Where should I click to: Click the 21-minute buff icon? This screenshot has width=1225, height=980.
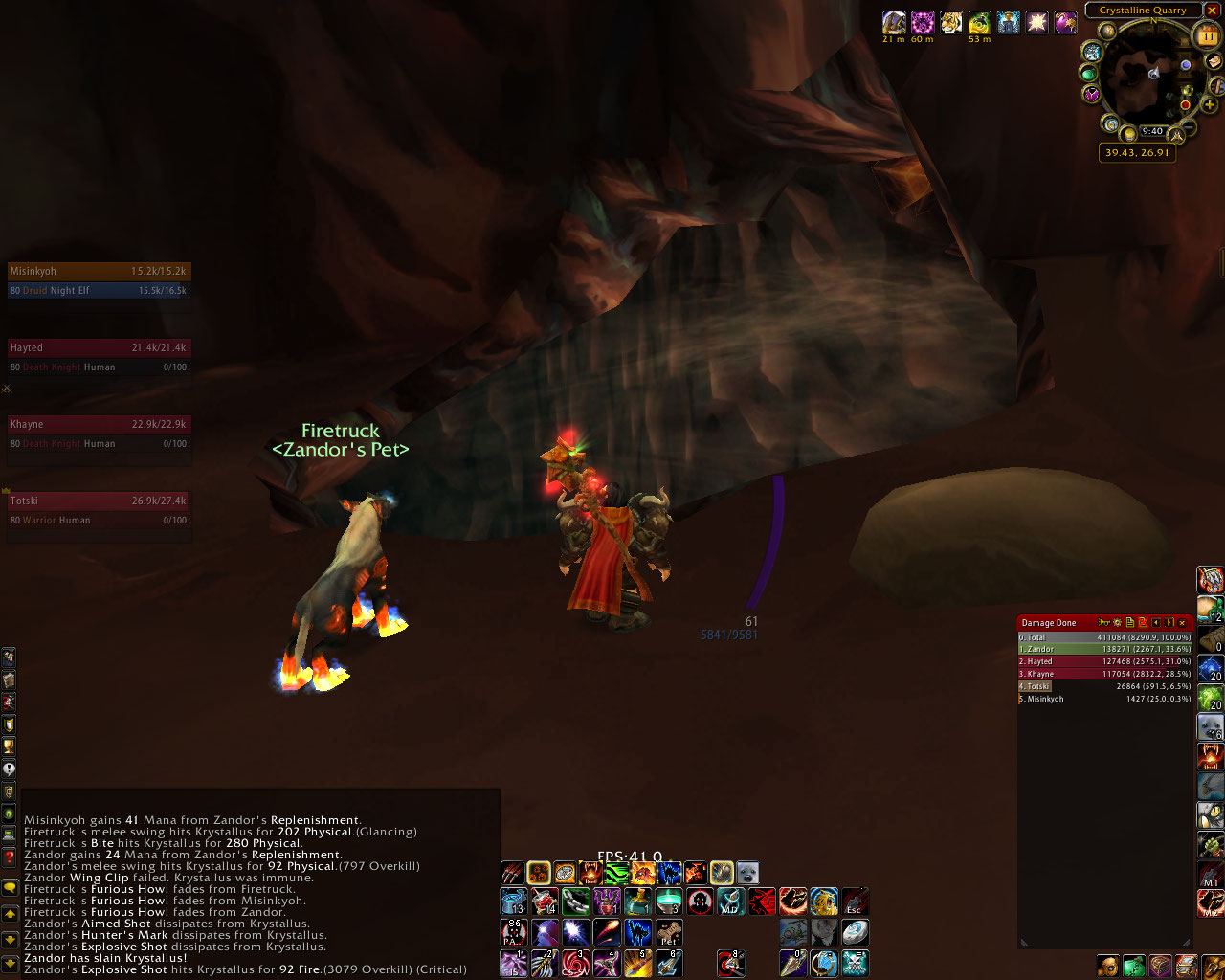[x=894, y=22]
